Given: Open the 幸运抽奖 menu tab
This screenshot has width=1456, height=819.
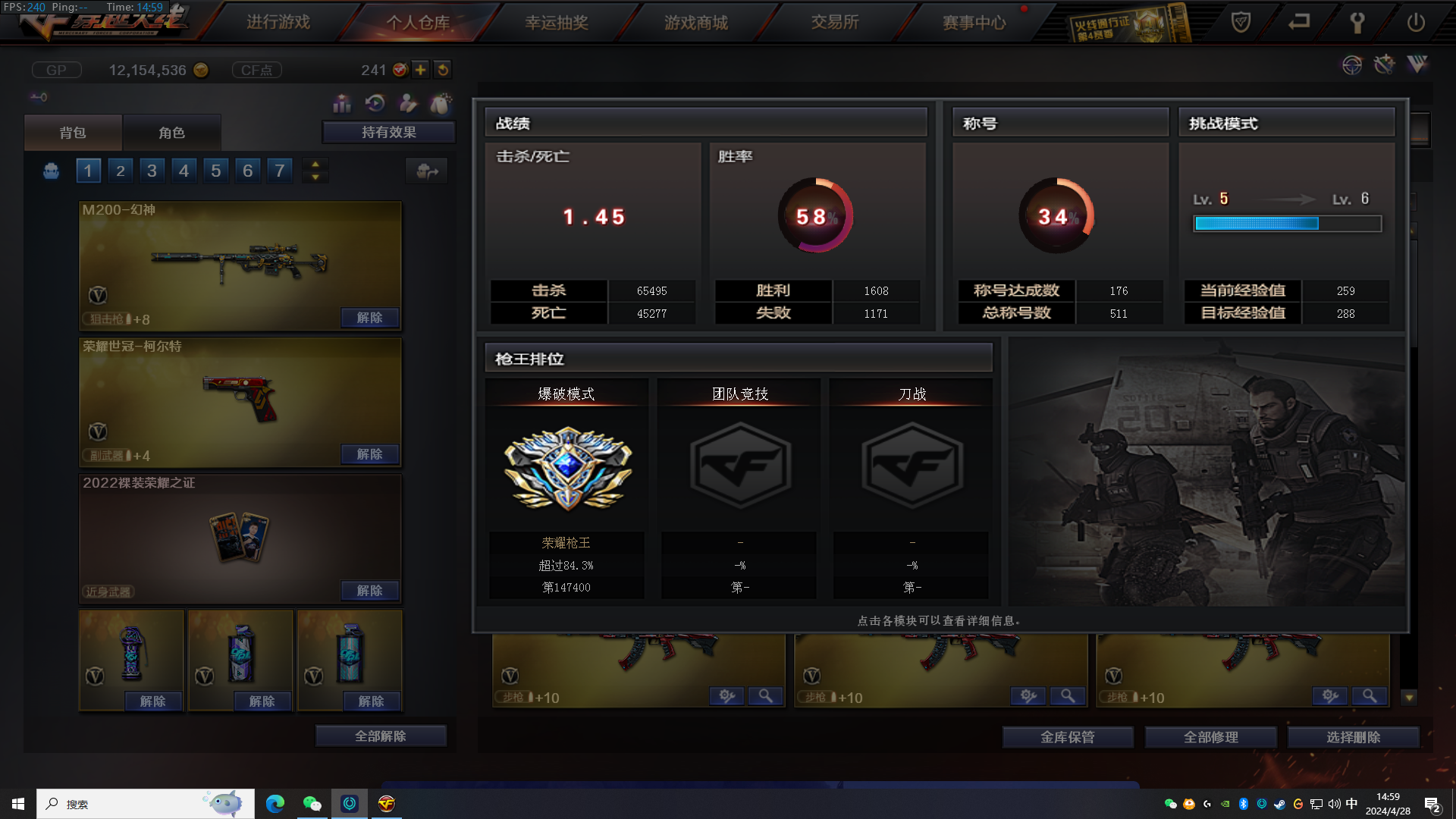Looking at the screenshot, I should click(557, 22).
